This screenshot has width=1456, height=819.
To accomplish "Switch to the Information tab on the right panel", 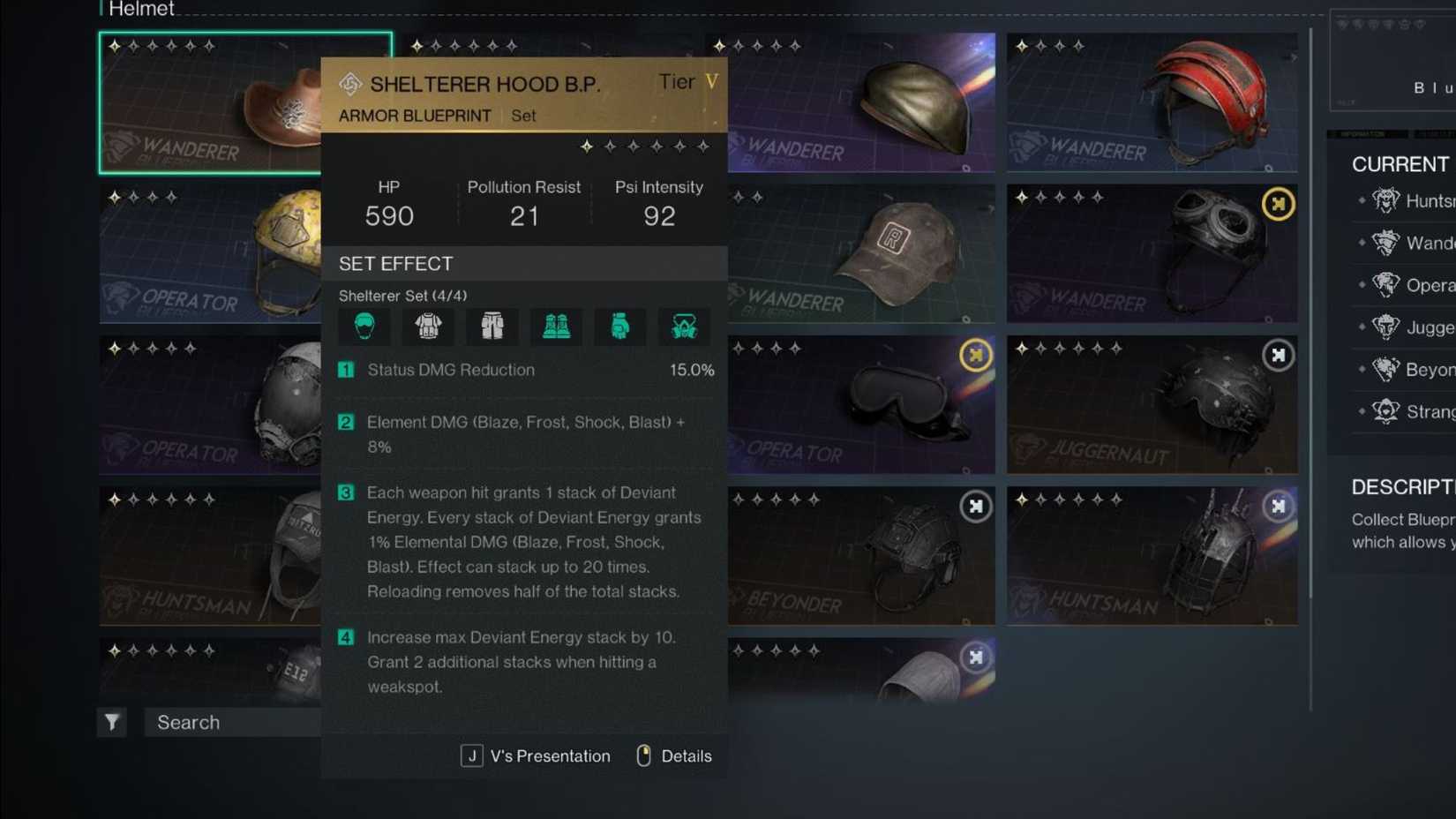I will click(1363, 135).
